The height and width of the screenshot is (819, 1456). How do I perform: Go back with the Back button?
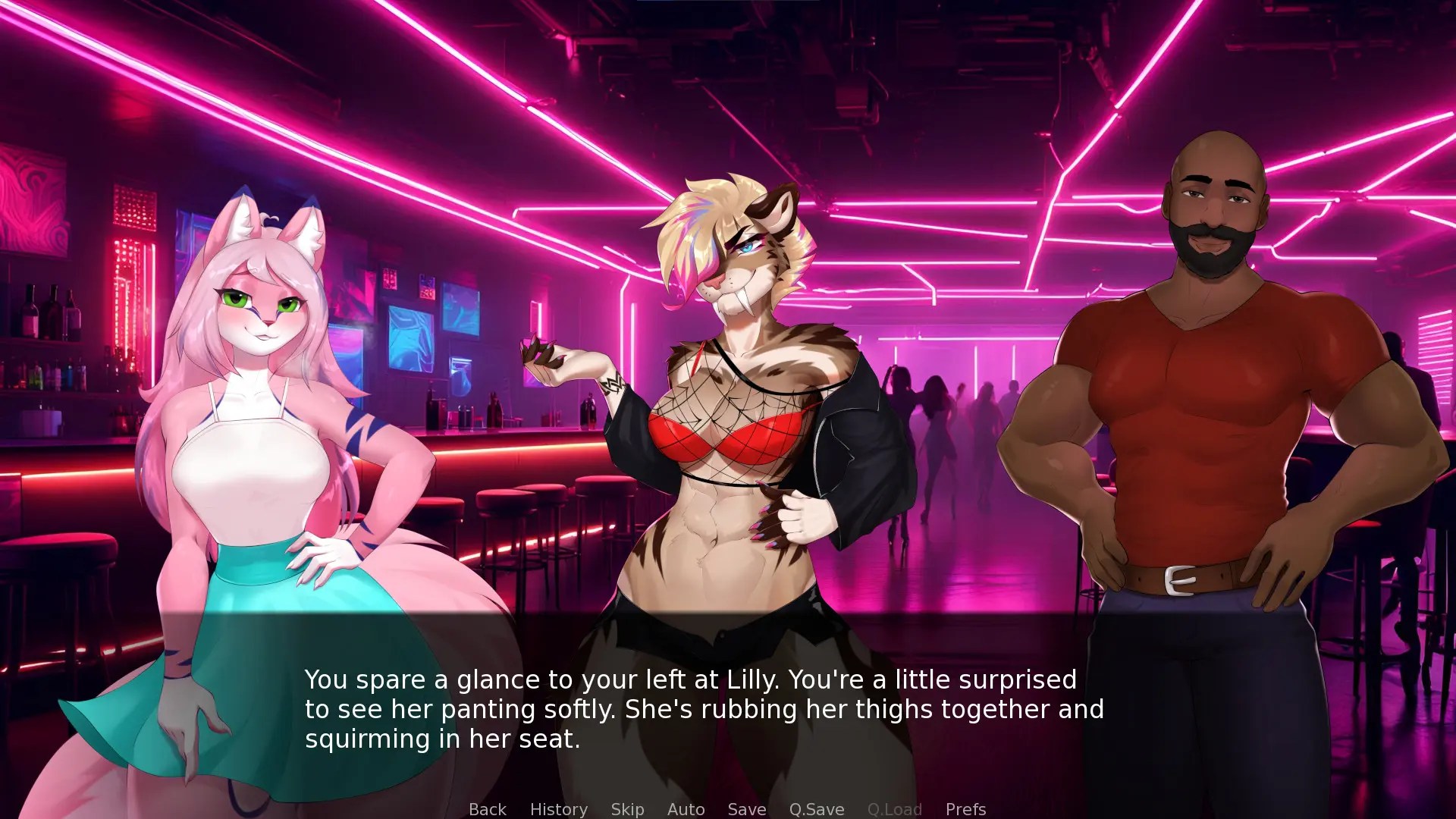[487, 809]
